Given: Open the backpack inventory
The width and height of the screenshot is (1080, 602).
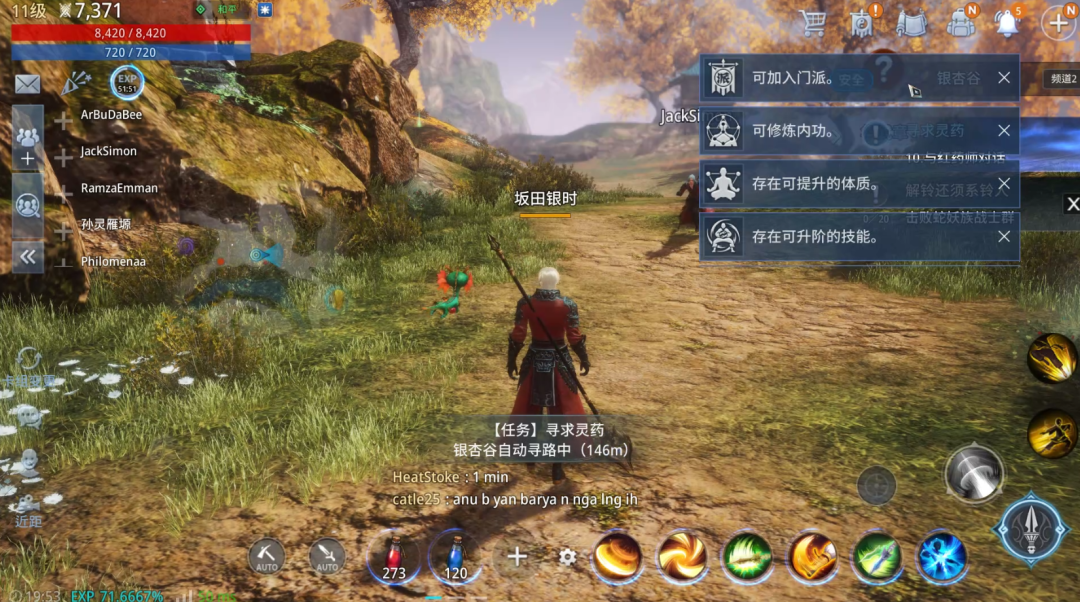Looking at the screenshot, I should [960, 22].
